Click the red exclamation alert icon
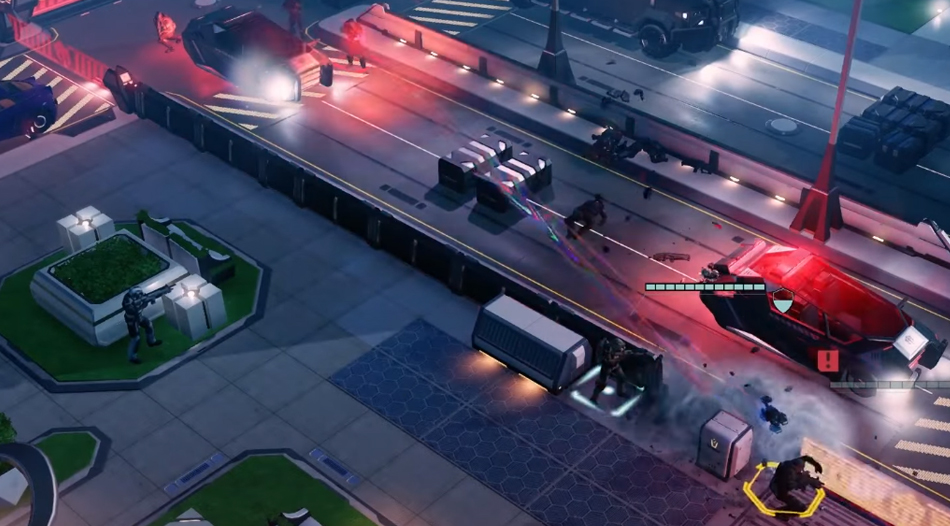 828,360
